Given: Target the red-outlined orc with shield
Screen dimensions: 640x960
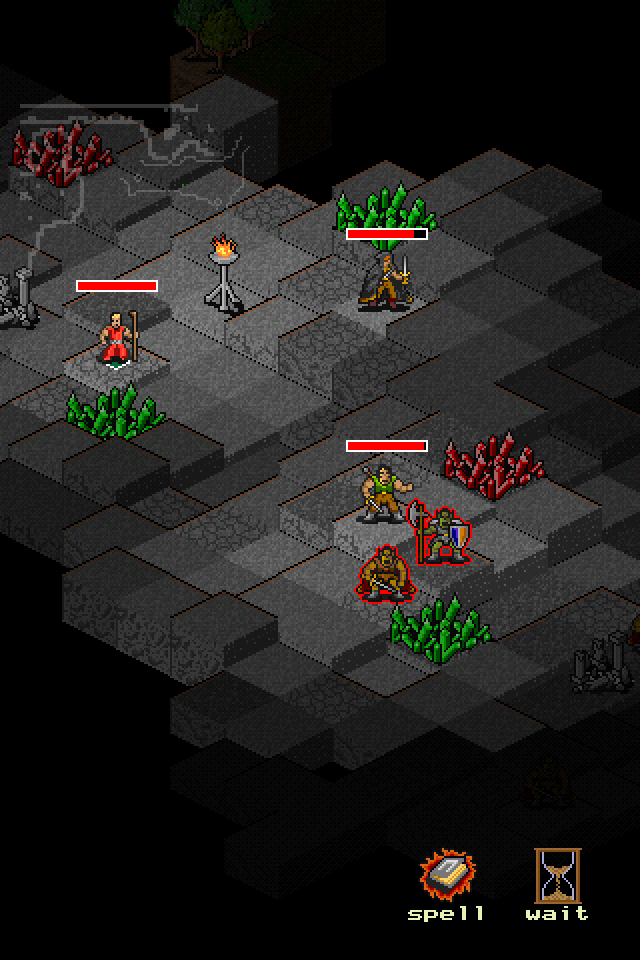Looking at the screenshot, I should (443, 535).
